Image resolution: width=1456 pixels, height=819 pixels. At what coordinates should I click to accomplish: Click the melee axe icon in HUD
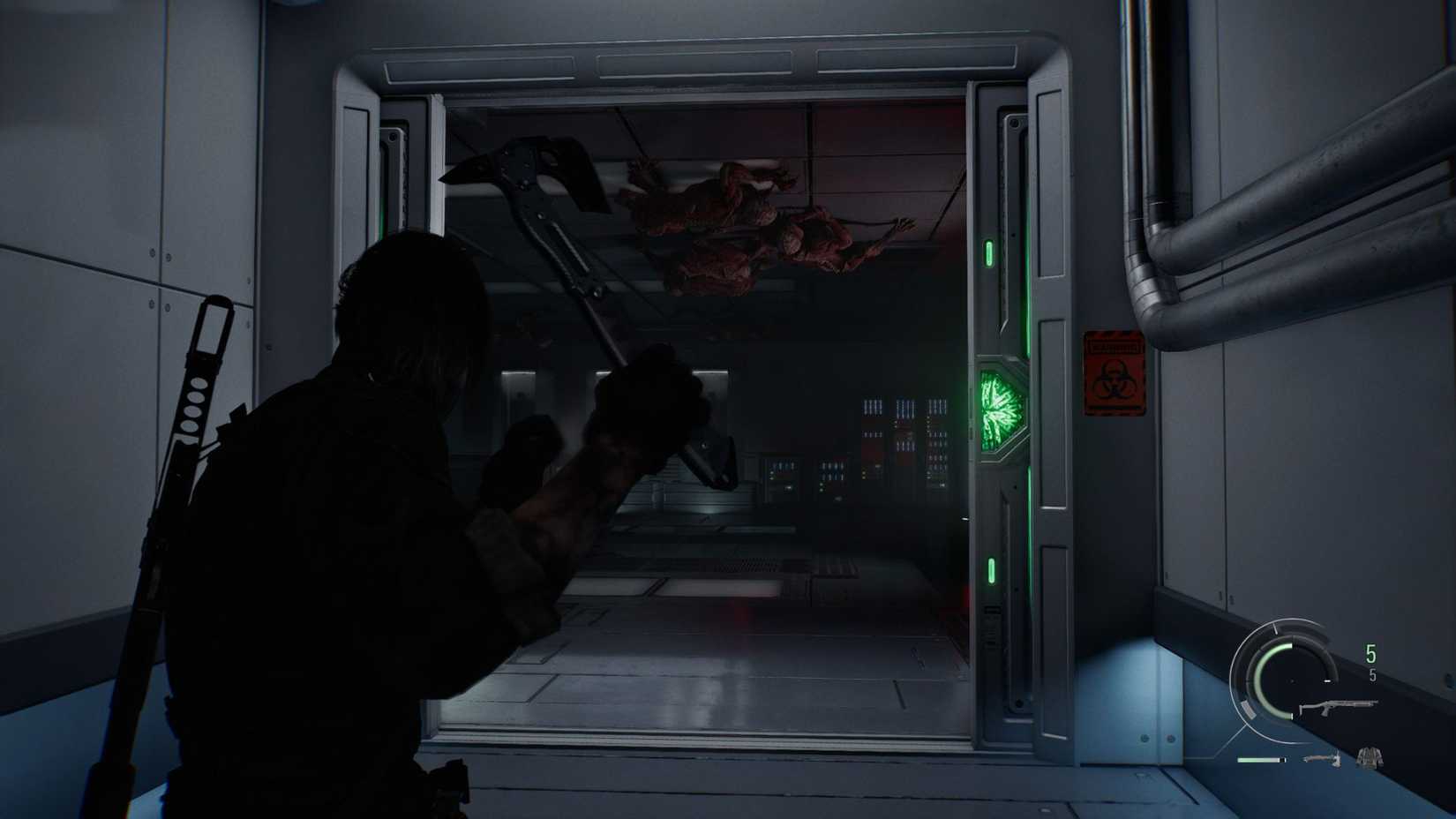(x=1322, y=757)
